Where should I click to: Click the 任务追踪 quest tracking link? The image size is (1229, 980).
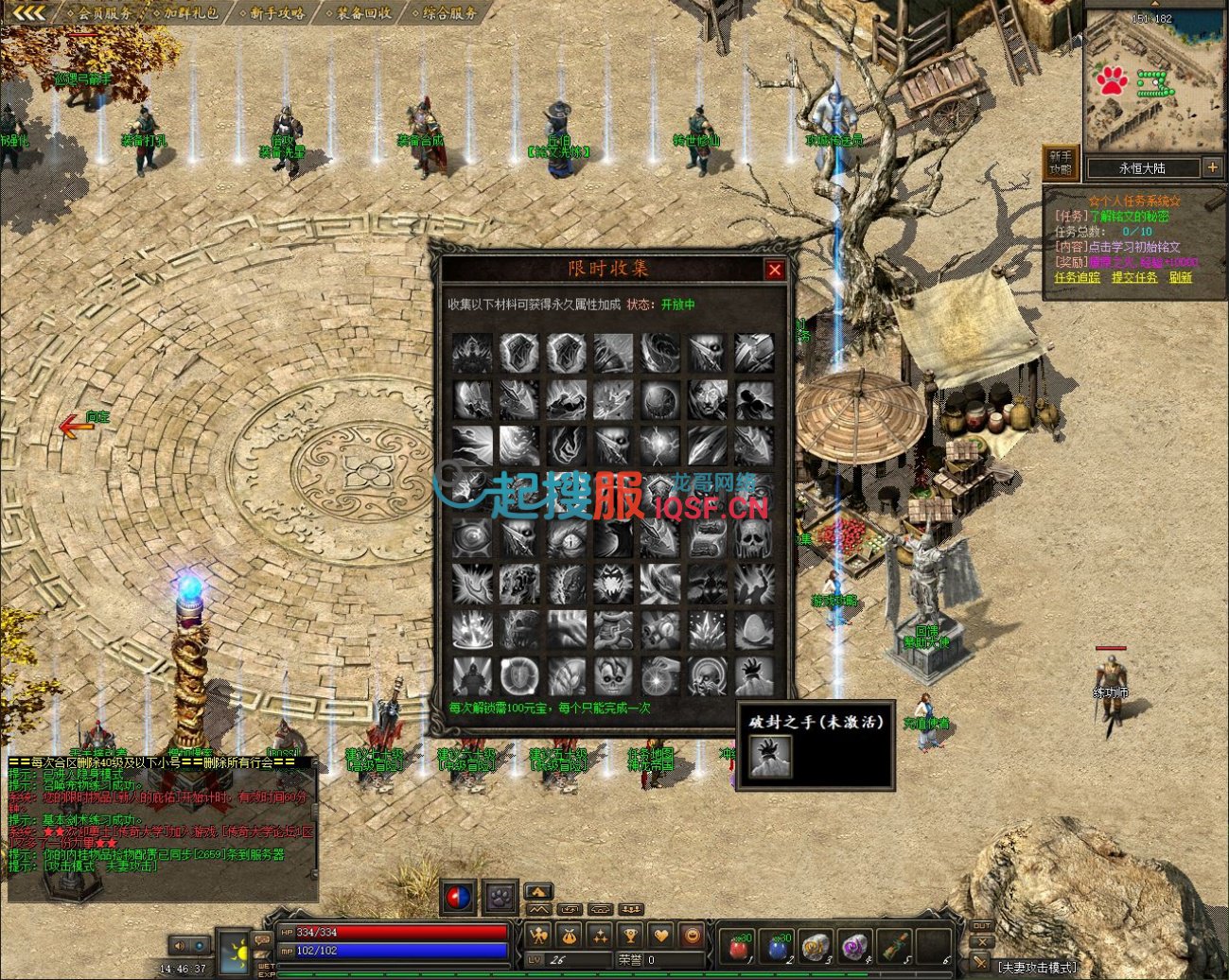pos(1077,278)
